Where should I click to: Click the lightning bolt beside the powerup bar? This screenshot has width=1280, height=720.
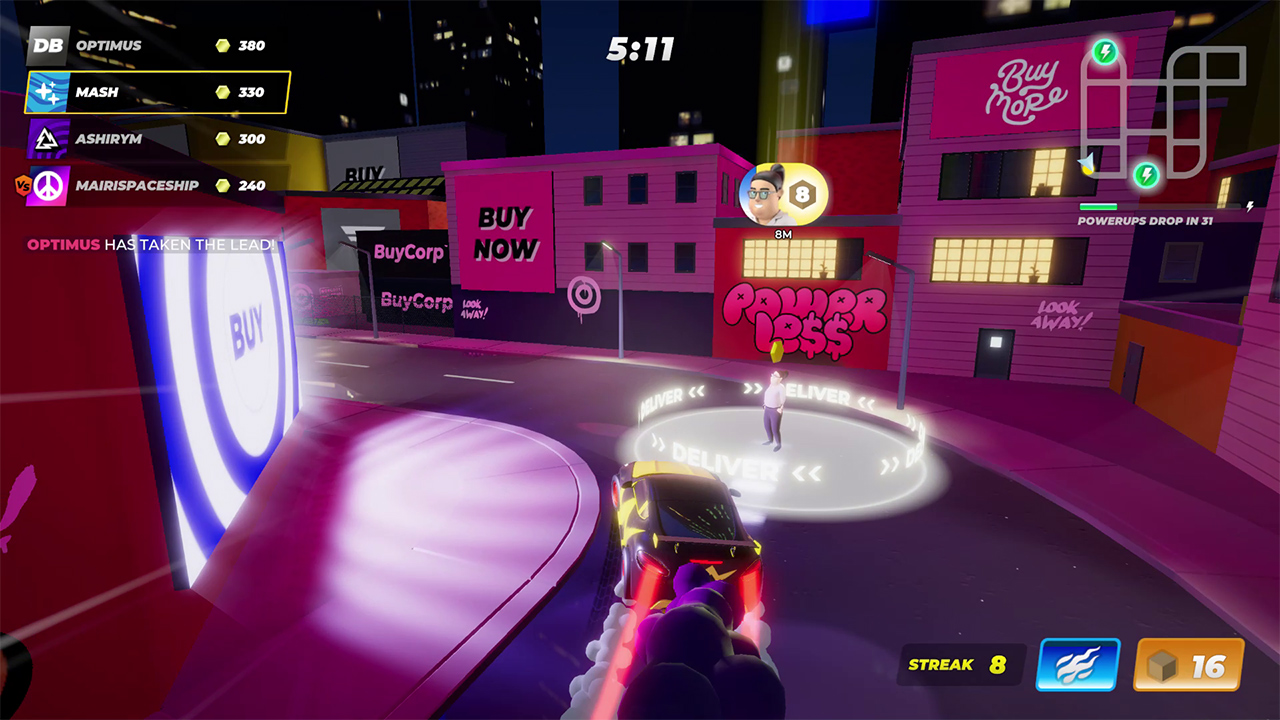[x=1250, y=207]
